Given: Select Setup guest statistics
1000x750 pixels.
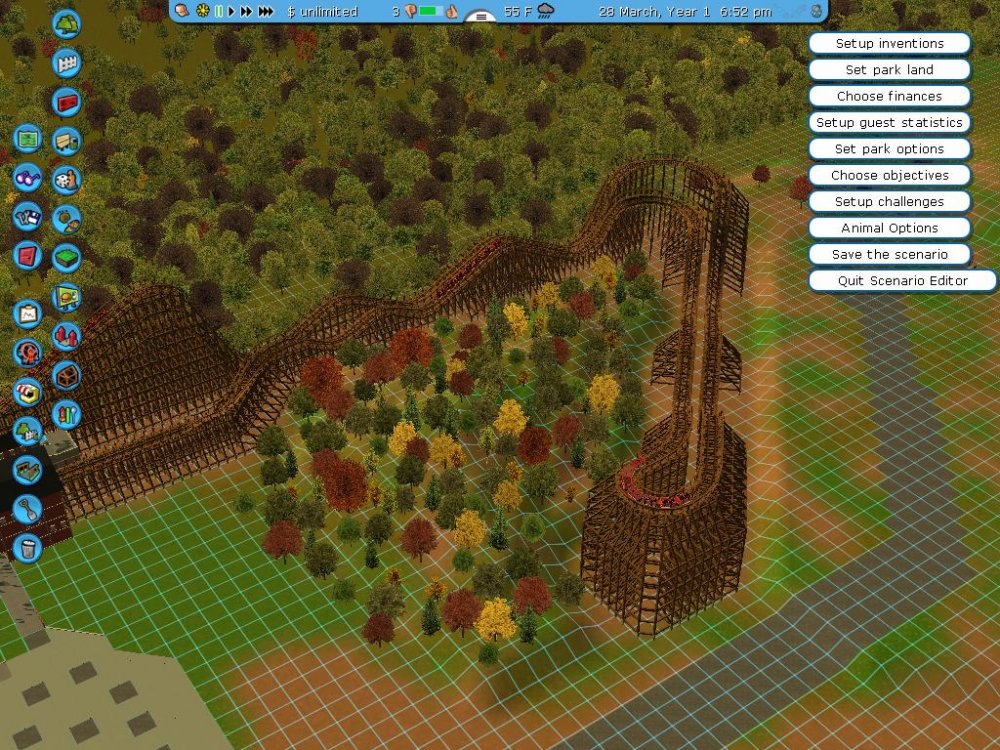Looking at the screenshot, I should point(889,123).
